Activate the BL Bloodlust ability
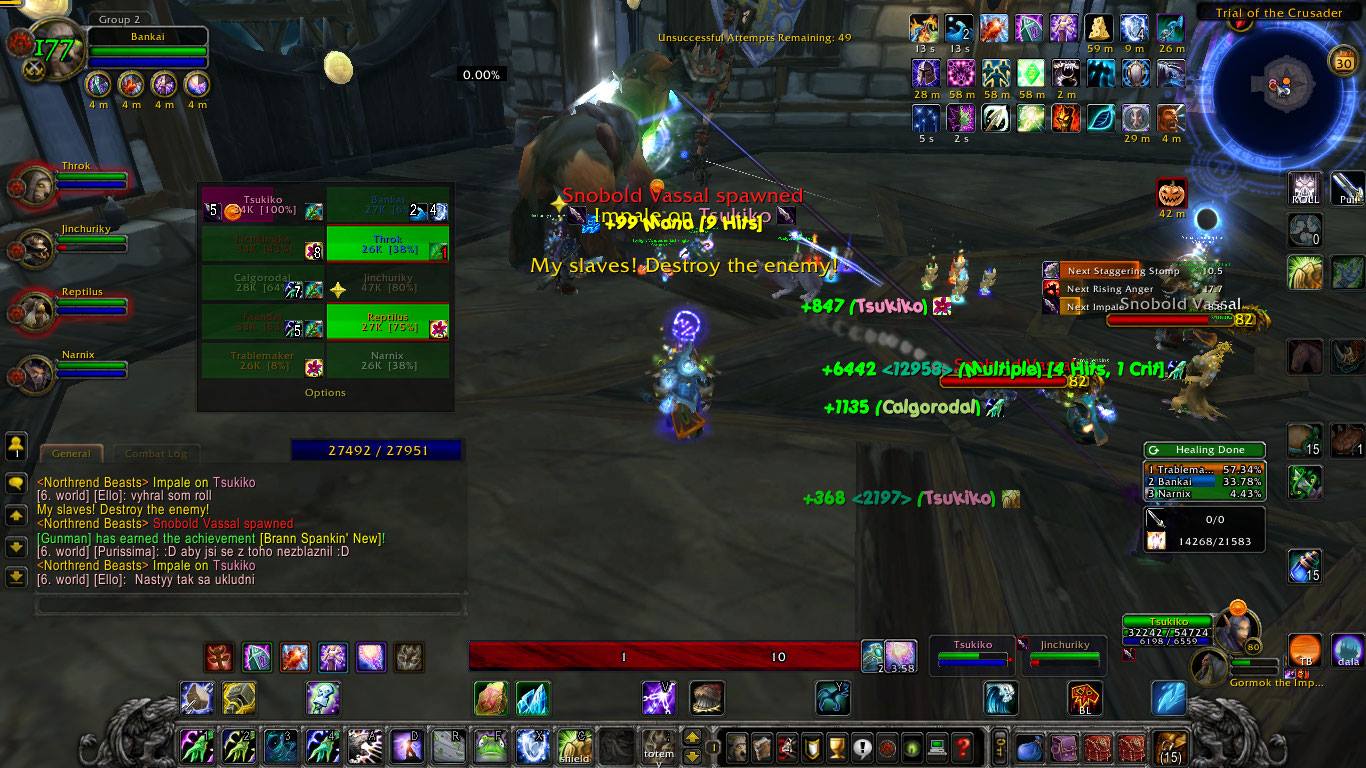The width and height of the screenshot is (1366, 768). click(x=1085, y=697)
